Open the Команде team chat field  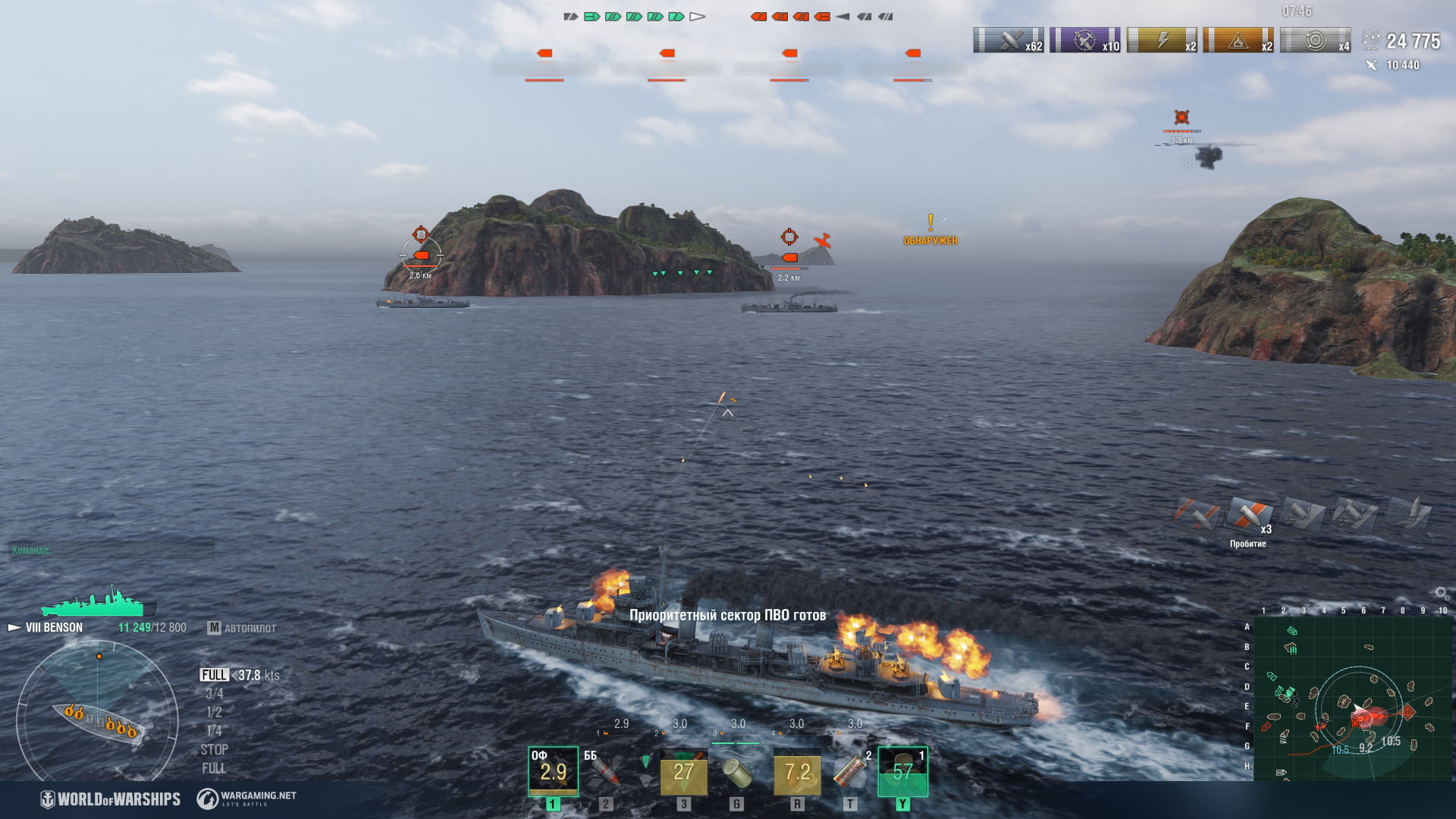pyautogui.click(x=111, y=550)
